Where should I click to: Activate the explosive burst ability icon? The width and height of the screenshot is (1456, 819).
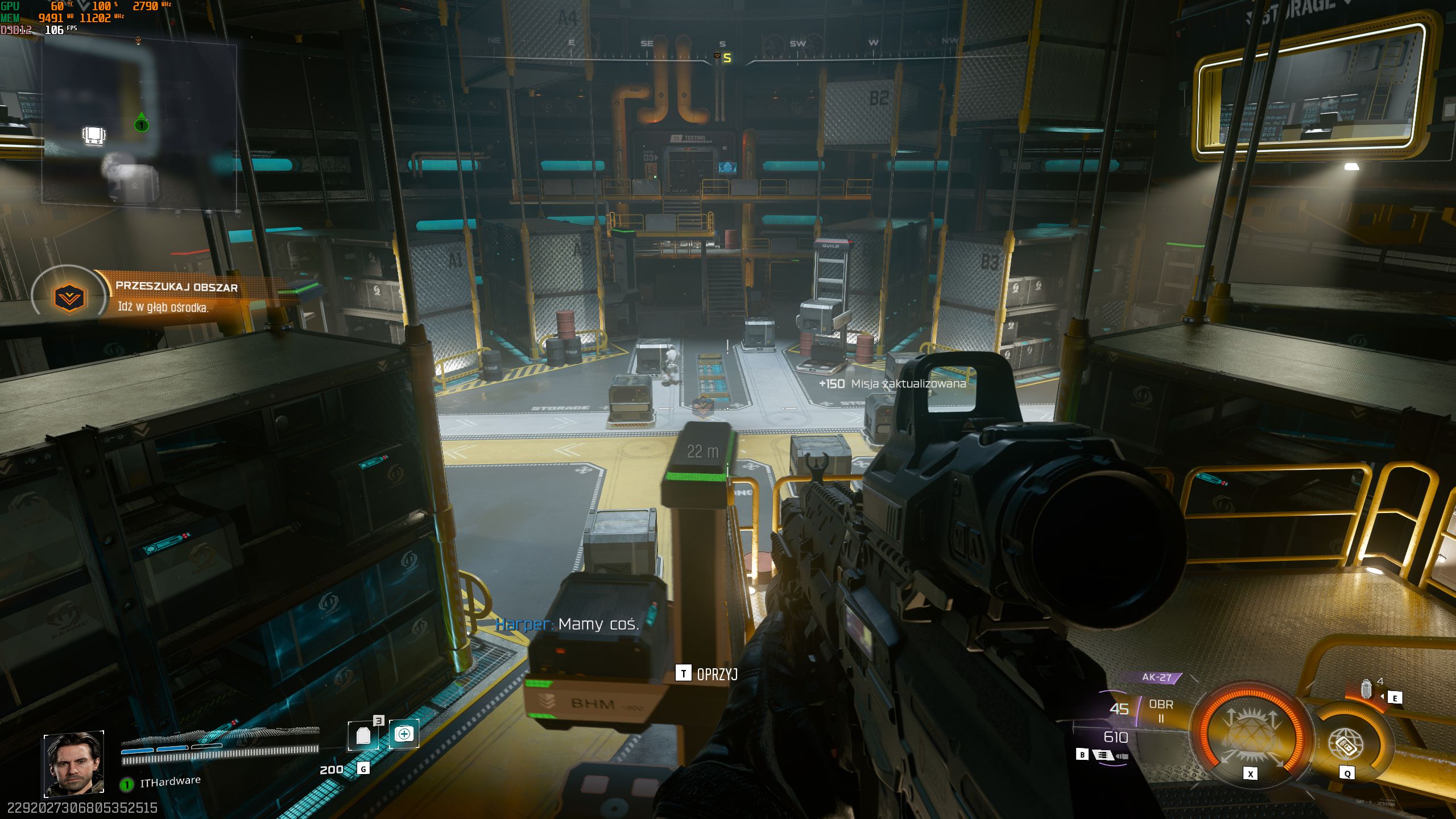click(1250, 734)
